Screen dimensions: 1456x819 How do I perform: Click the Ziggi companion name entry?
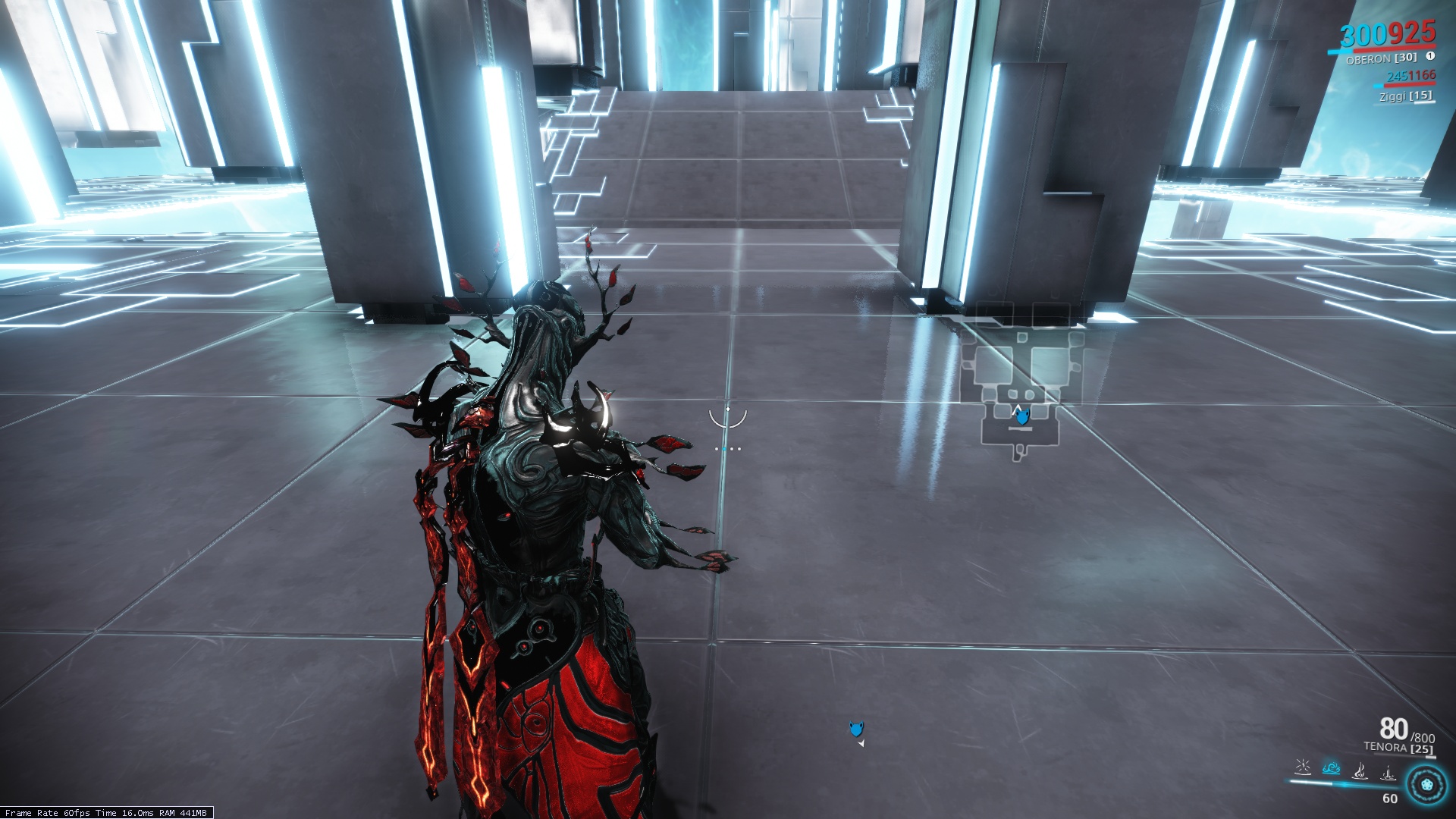[1407, 97]
